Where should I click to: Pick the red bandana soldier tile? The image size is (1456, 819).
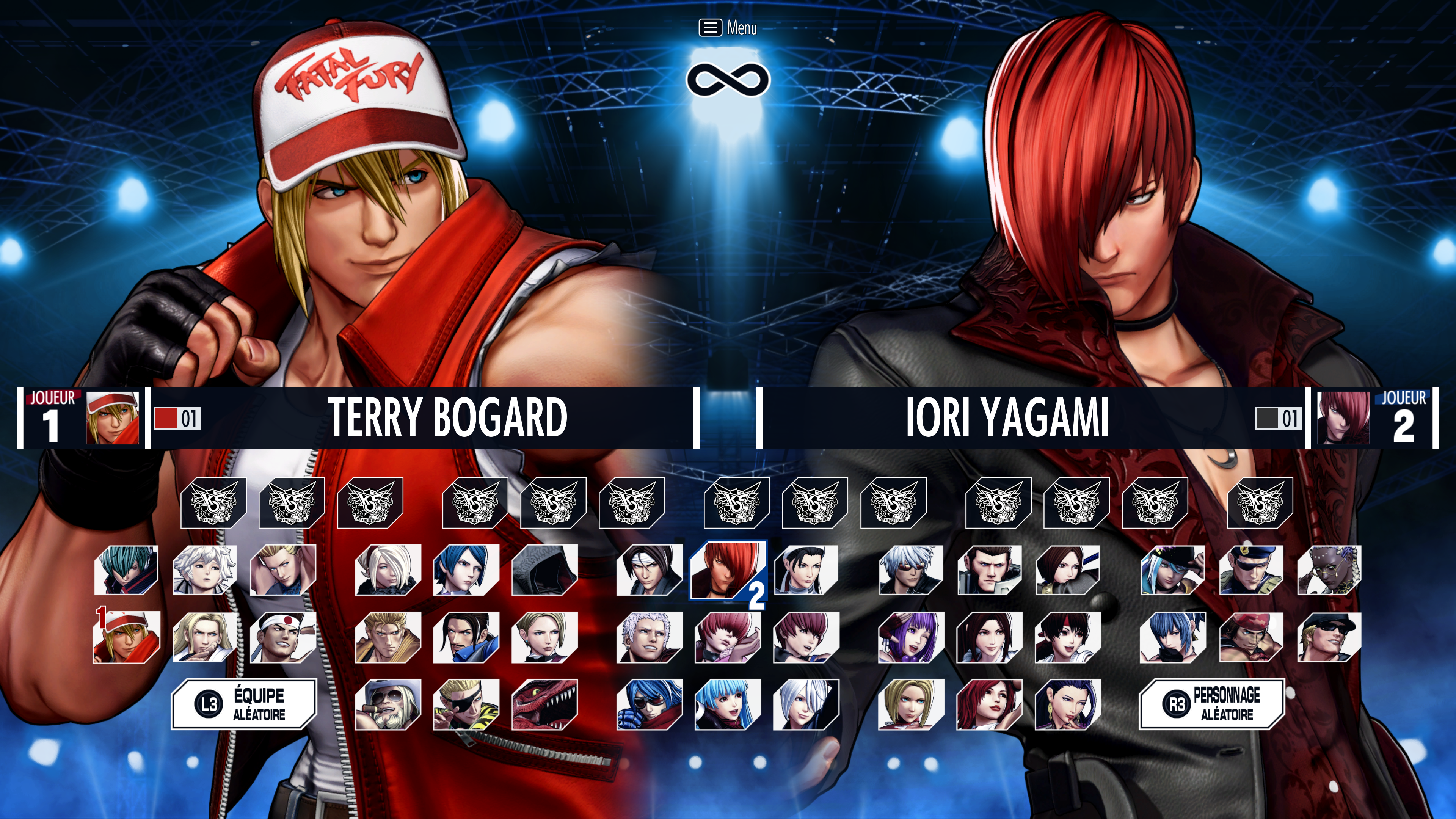tap(1250, 637)
